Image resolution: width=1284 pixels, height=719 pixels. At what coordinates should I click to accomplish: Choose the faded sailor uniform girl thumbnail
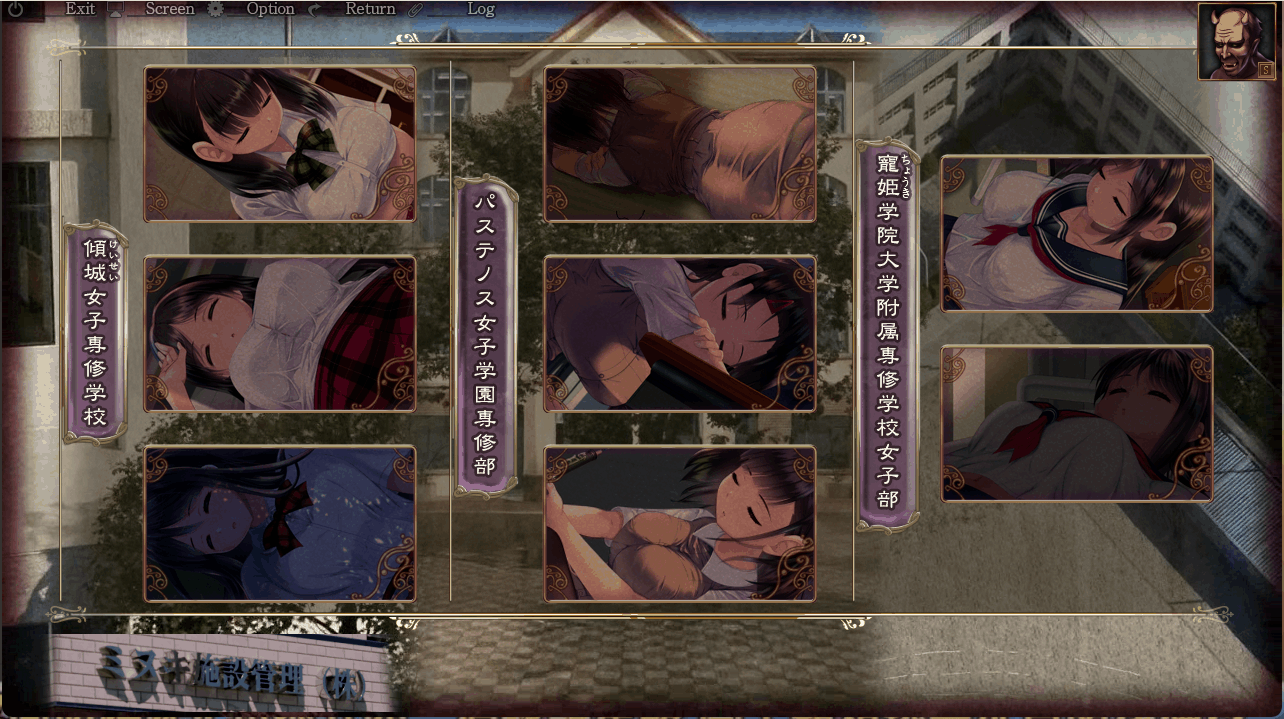1077,424
